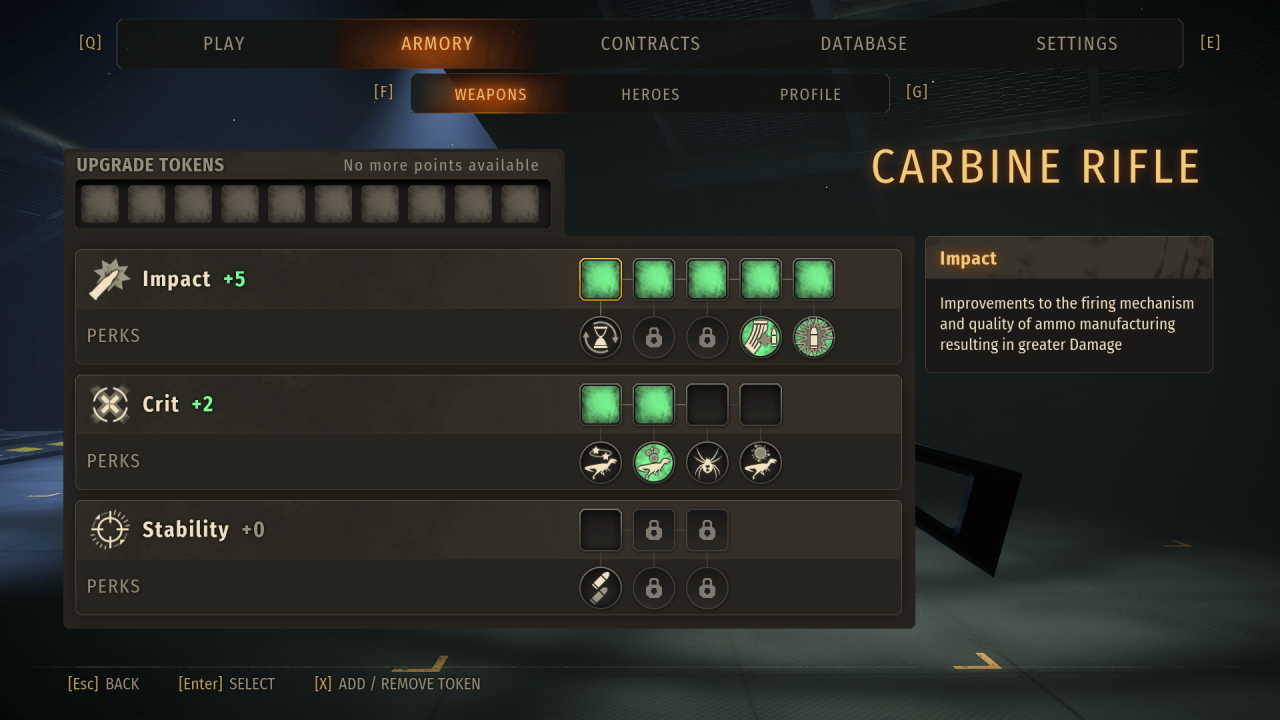Screen dimensions: 1280x720
Task: Open the Profile sub-tab
Action: (810, 94)
